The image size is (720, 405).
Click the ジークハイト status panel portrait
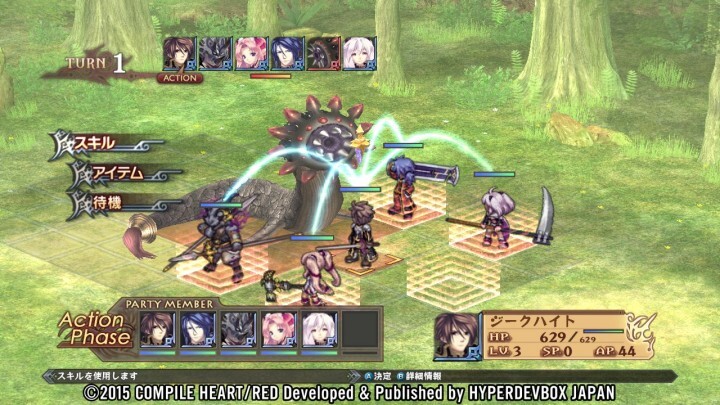pyautogui.click(x=457, y=337)
